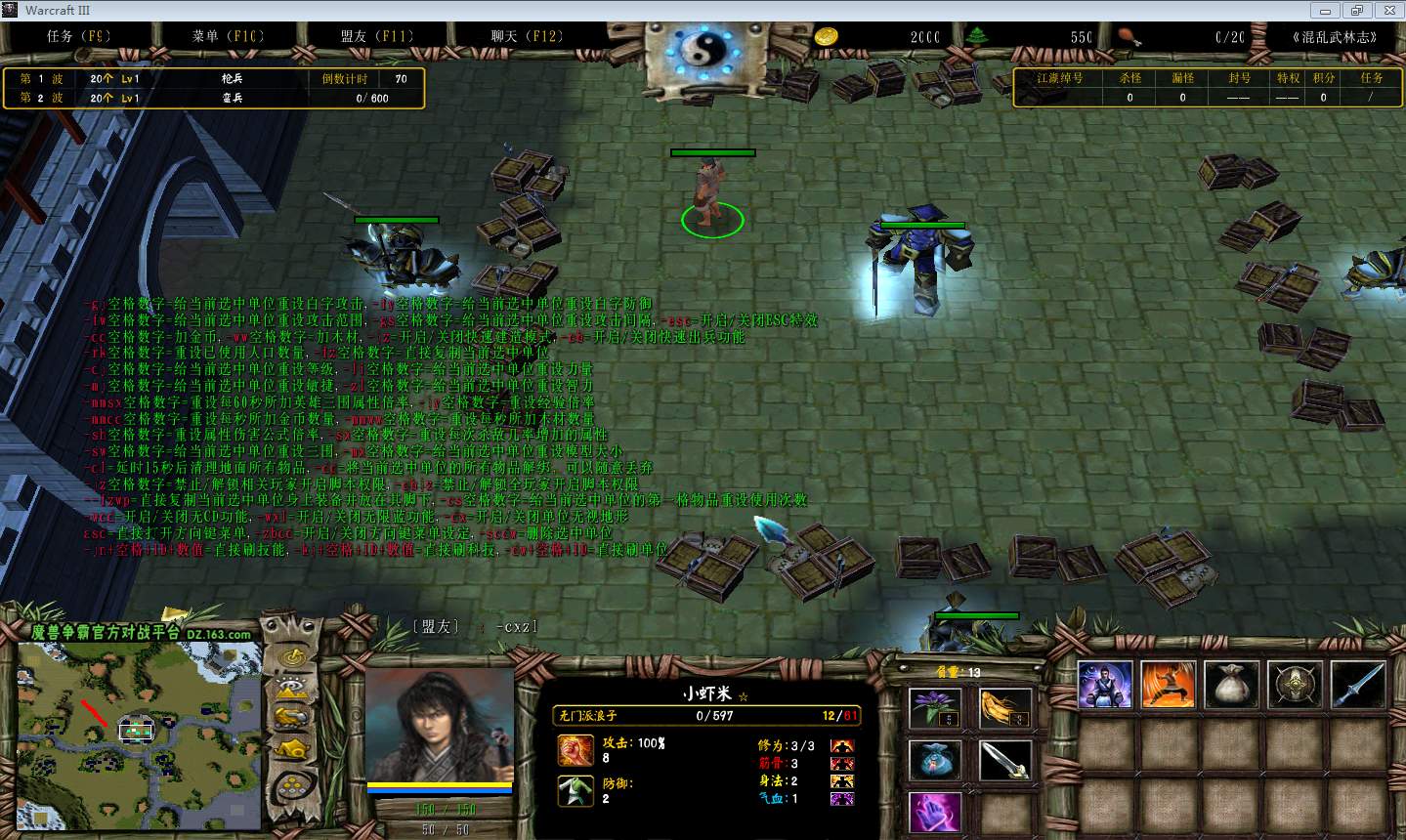Viewport: 1406px width, 840px height.
Task: Activate the meditating monk ability
Action: coord(1105,685)
